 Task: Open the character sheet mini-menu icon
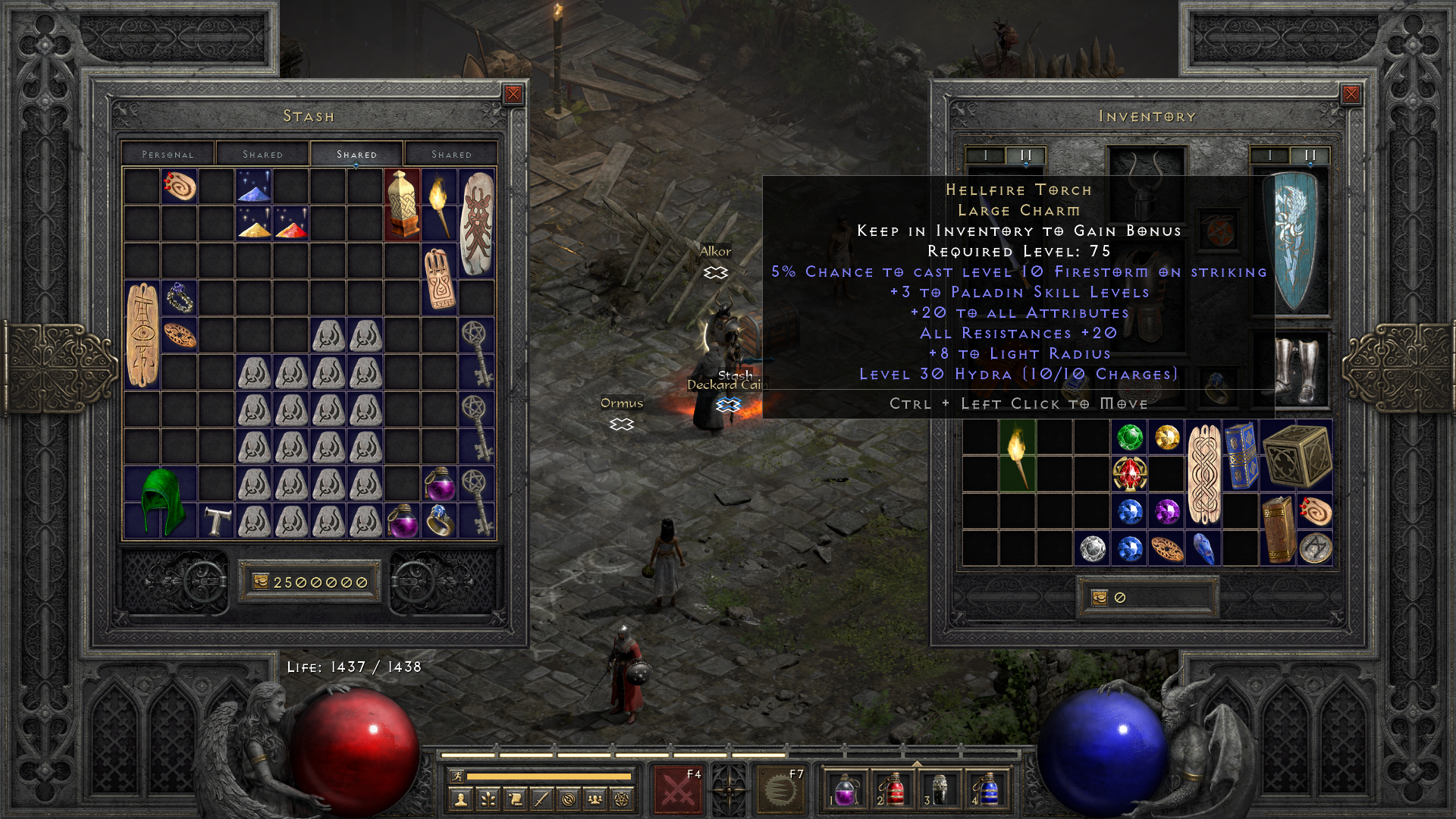[x=460, y=799]
